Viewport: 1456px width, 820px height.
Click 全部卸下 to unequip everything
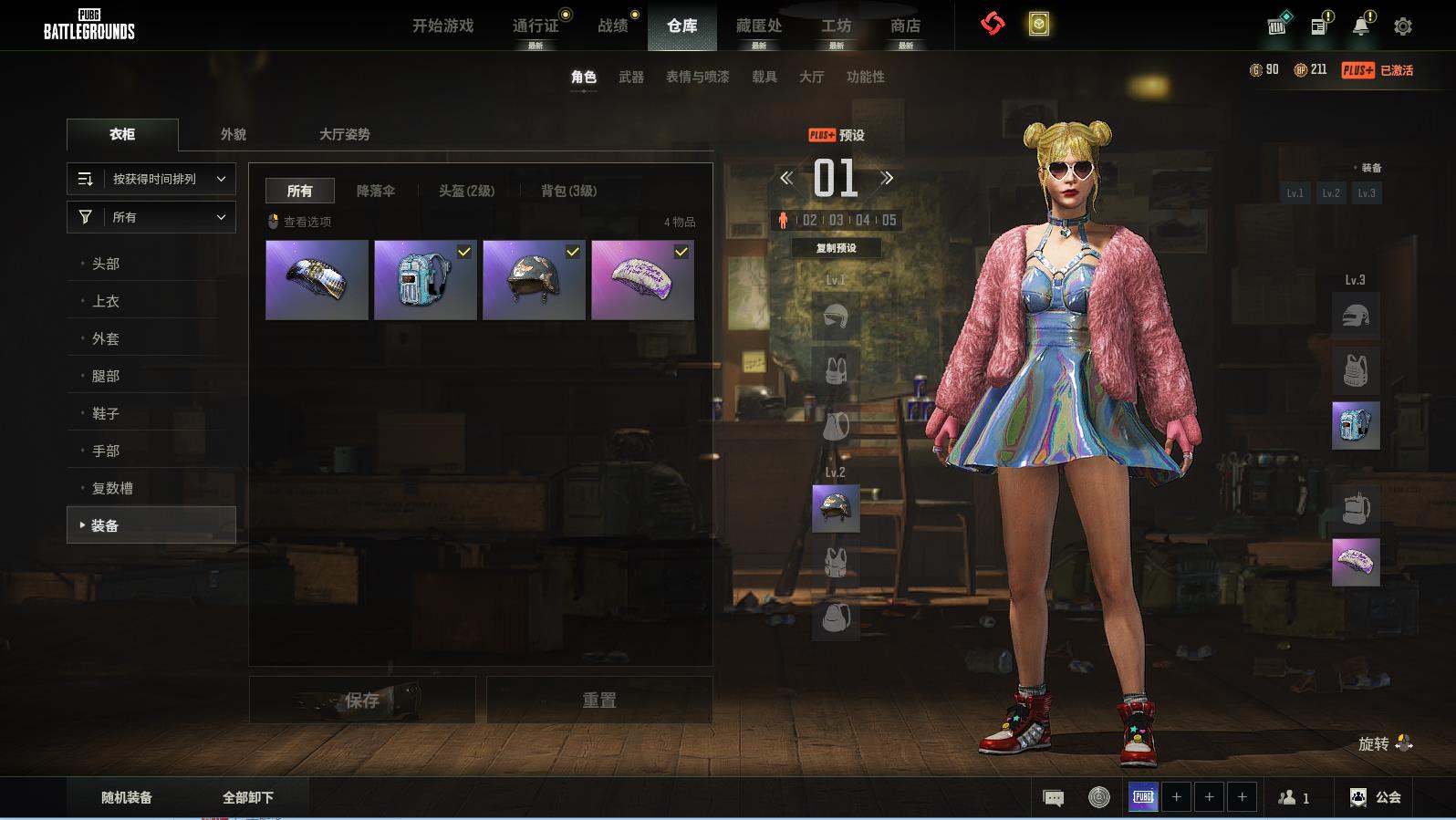coord(248,797)
